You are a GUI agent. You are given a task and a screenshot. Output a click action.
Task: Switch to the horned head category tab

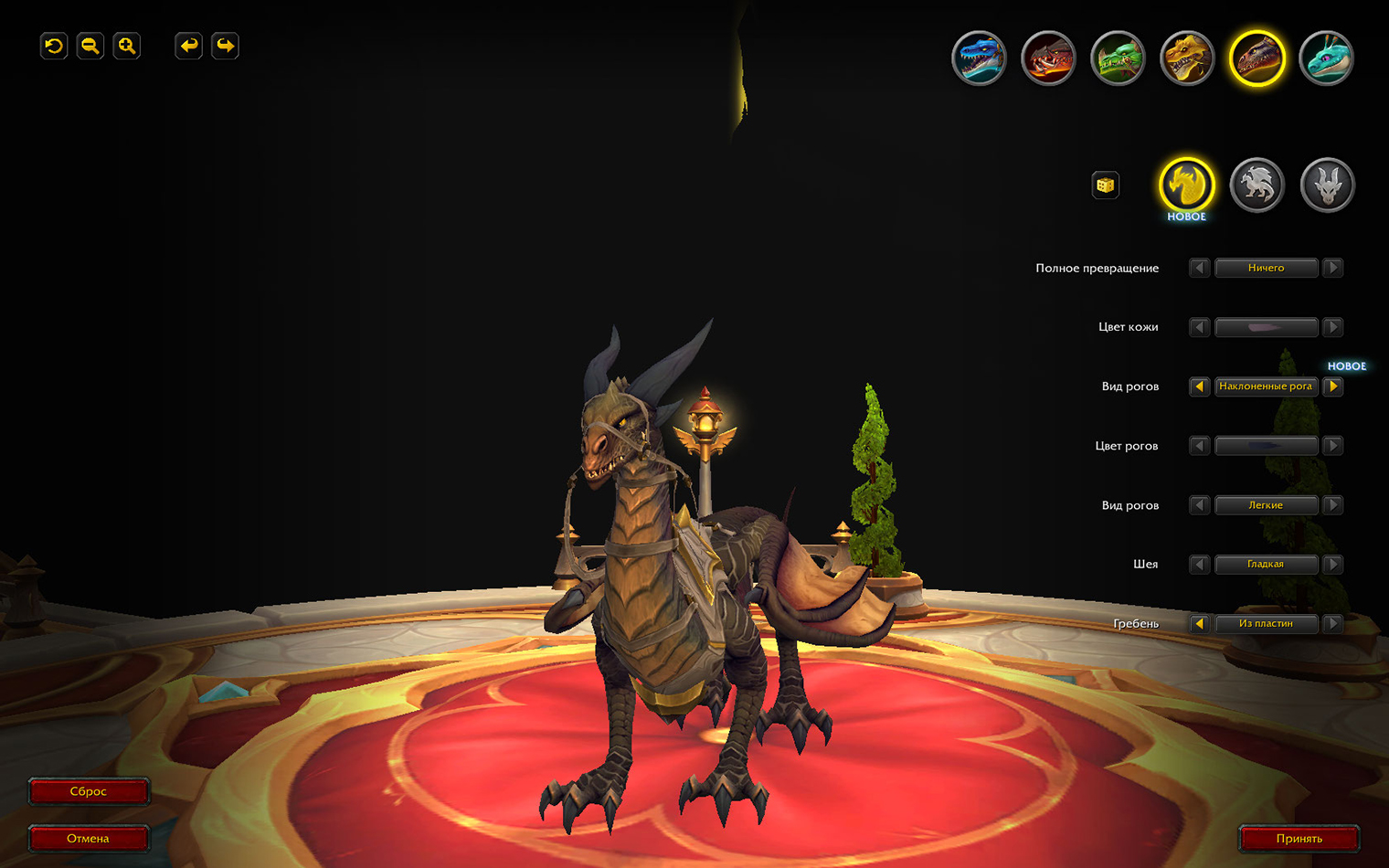(x=1327, y=185)
